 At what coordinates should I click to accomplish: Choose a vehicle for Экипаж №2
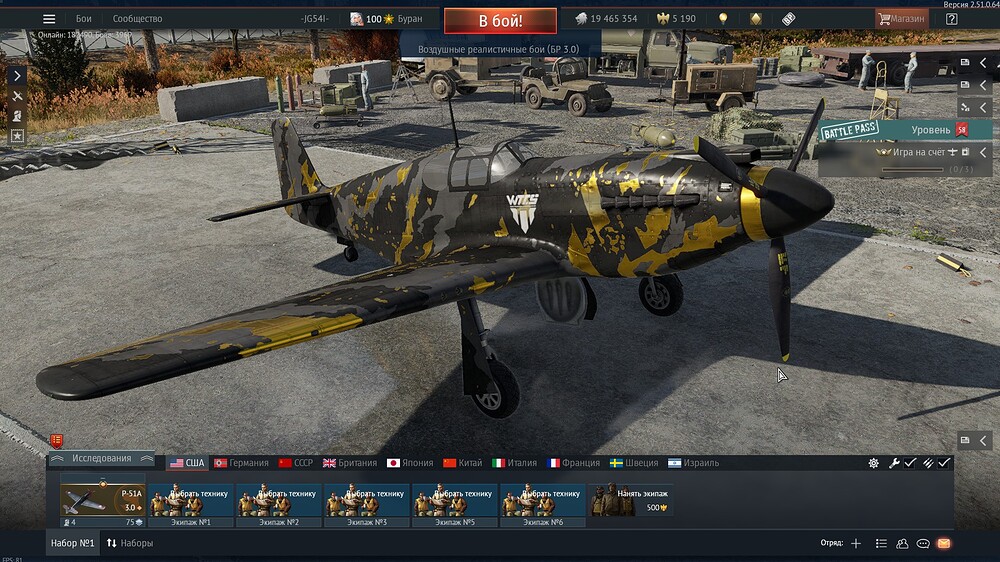[x=279, y=501]
